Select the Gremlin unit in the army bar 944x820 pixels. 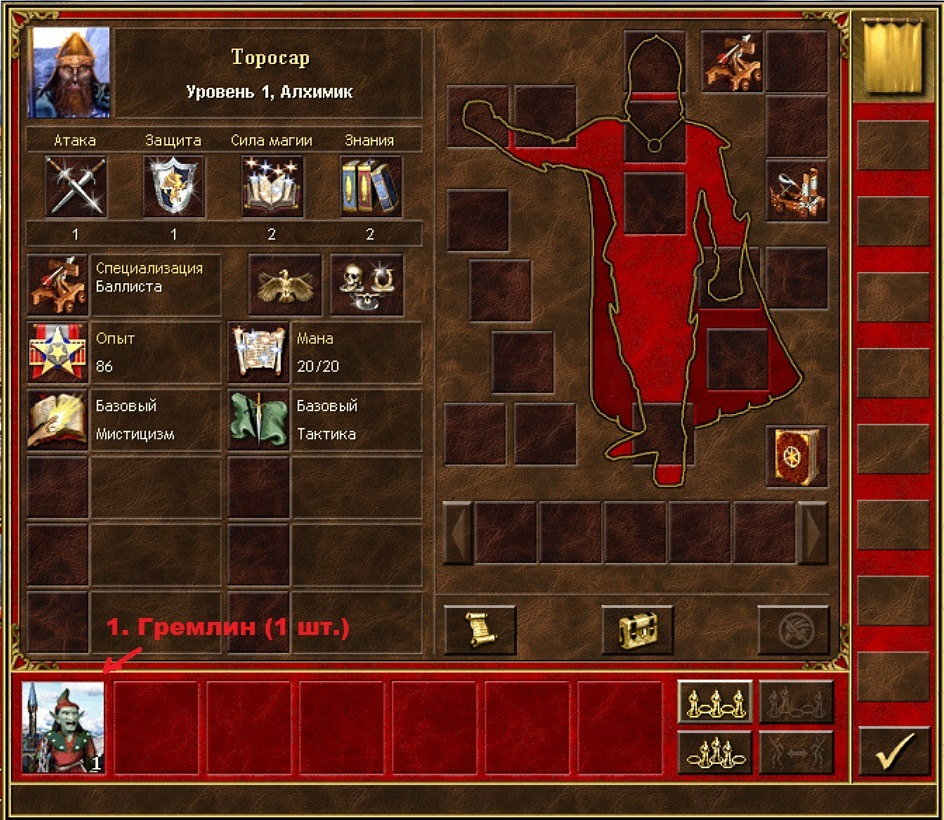point(63,727)
